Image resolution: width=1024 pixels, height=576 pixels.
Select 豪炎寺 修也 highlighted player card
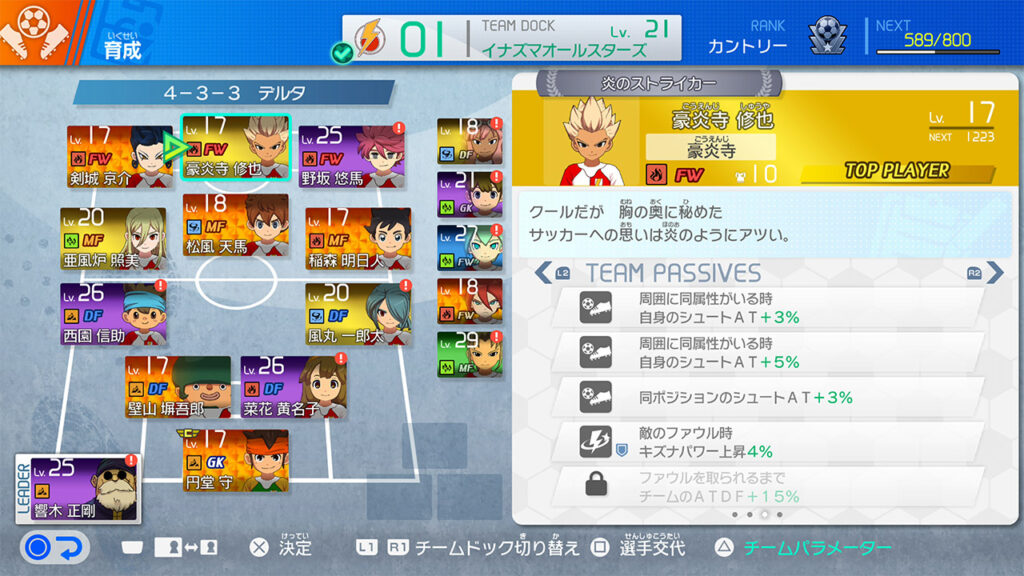[236, 148]
